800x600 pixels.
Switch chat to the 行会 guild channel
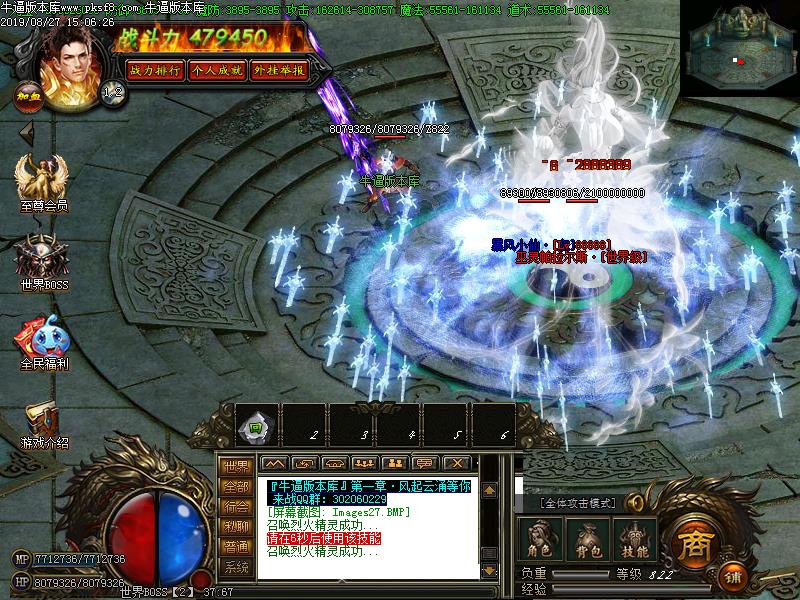pos(236,506)
